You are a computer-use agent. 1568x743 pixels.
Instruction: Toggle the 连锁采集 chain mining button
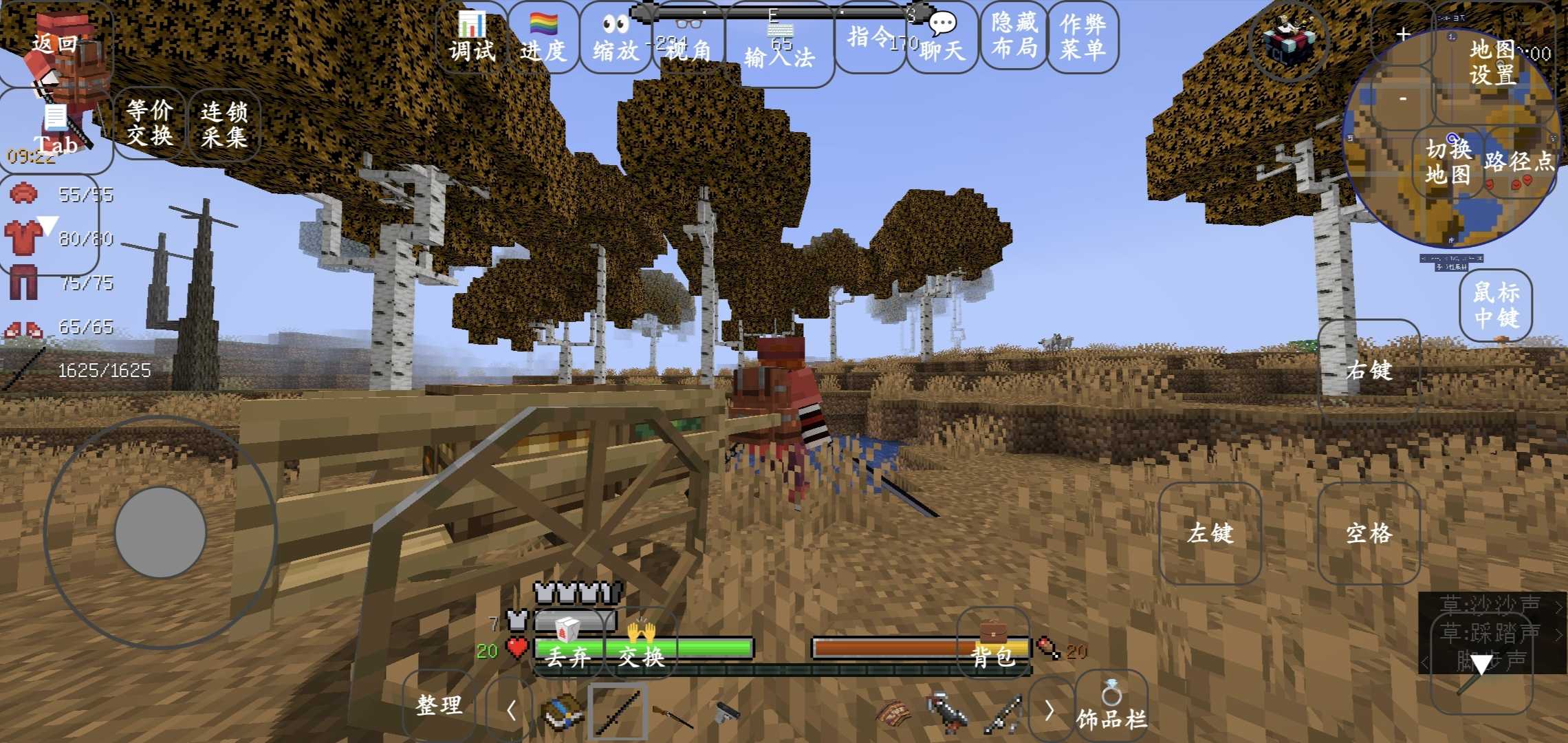224,125
